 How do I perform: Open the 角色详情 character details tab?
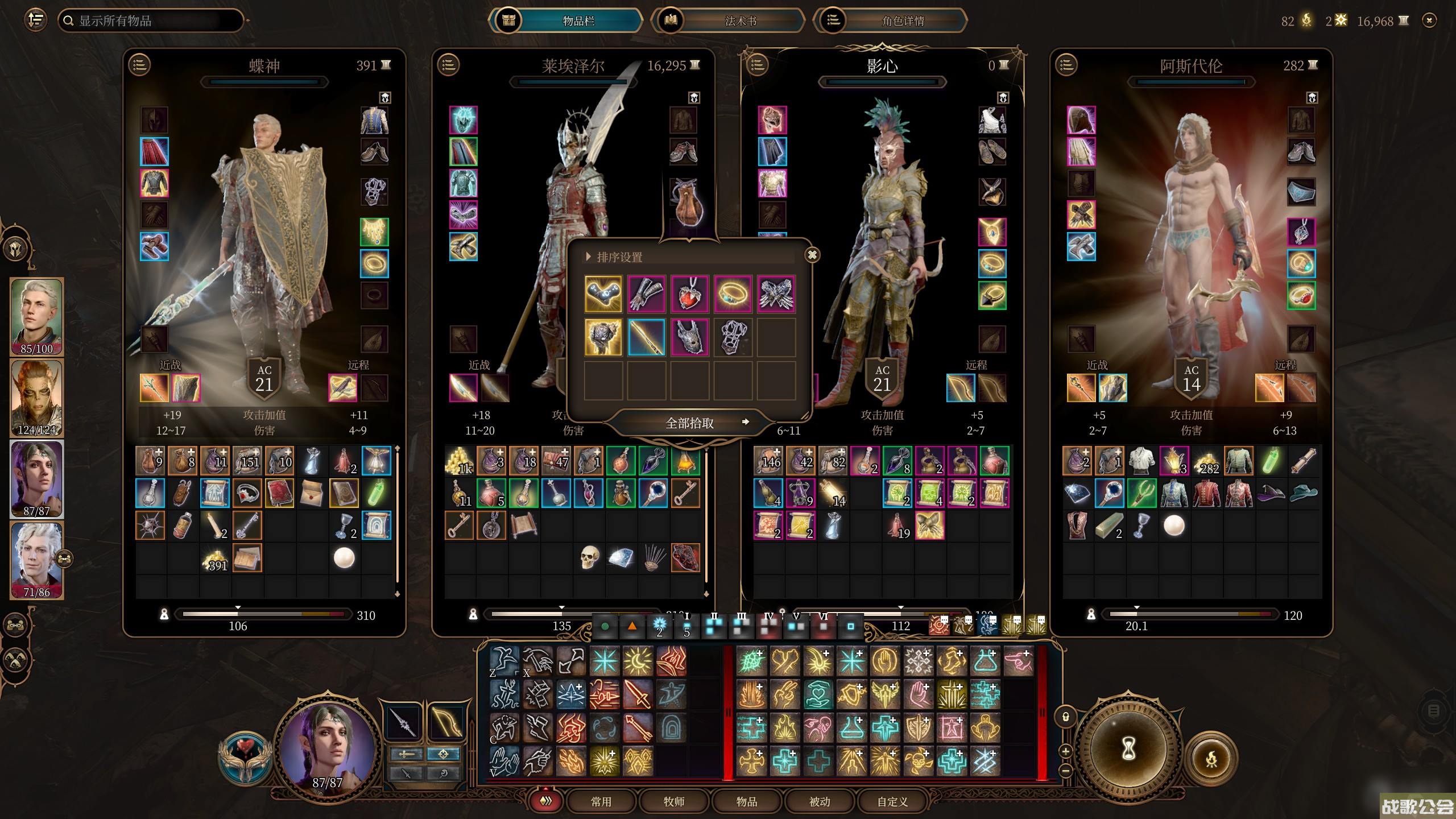(903, 21)
